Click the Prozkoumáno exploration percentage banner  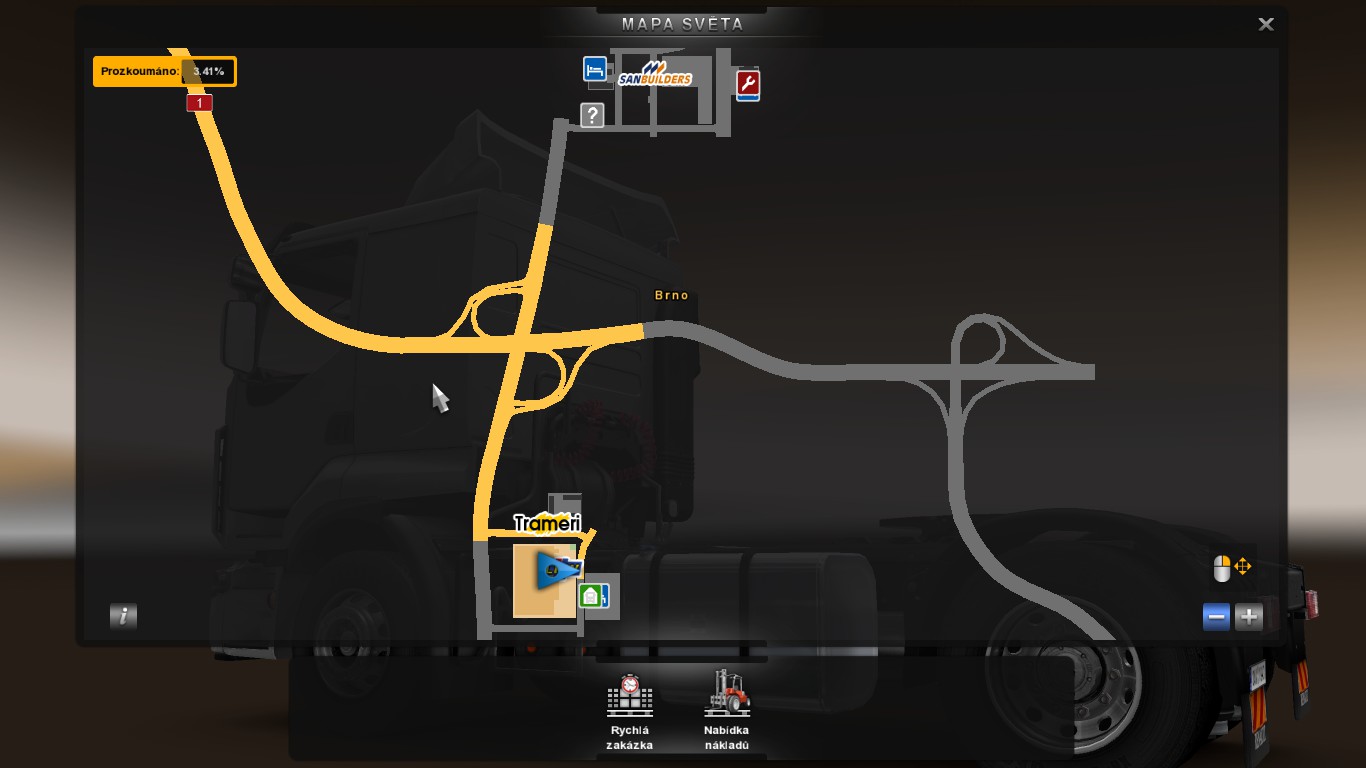(x=165, y=71)
